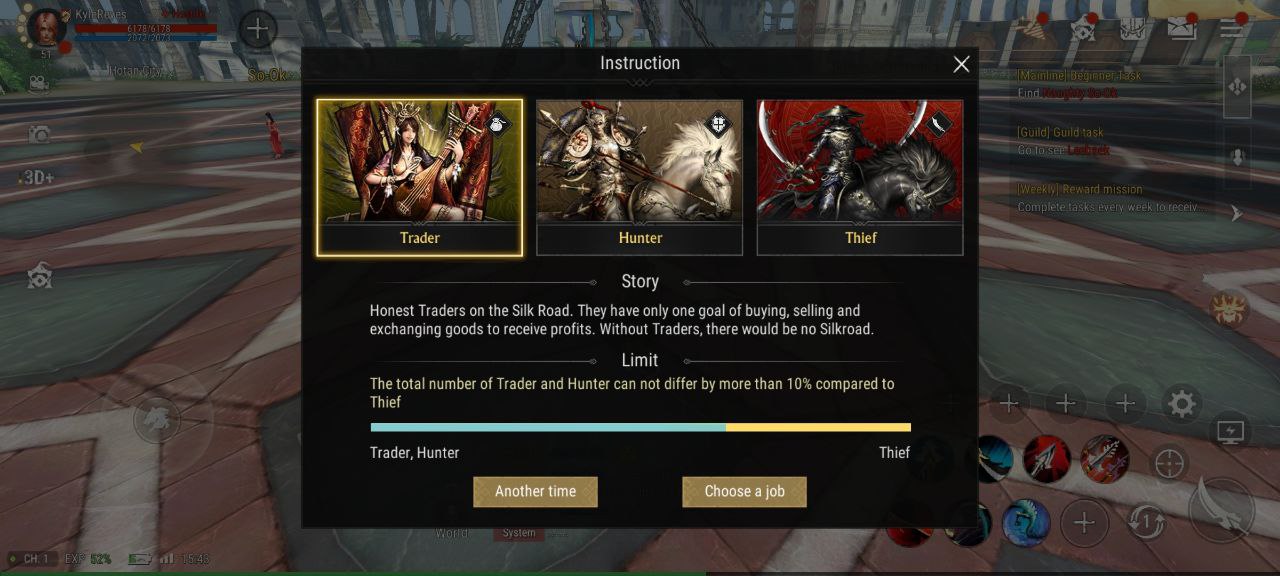Open the Guild task tracker entry

(x=1064, y=141)
